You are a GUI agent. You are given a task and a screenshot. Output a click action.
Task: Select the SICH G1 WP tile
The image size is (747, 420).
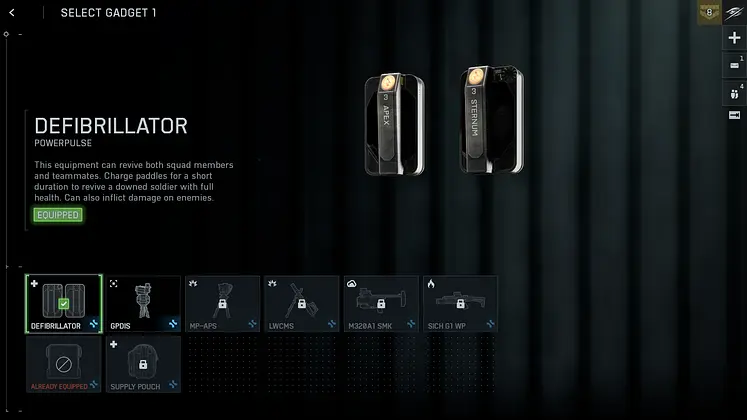(460, 304)
